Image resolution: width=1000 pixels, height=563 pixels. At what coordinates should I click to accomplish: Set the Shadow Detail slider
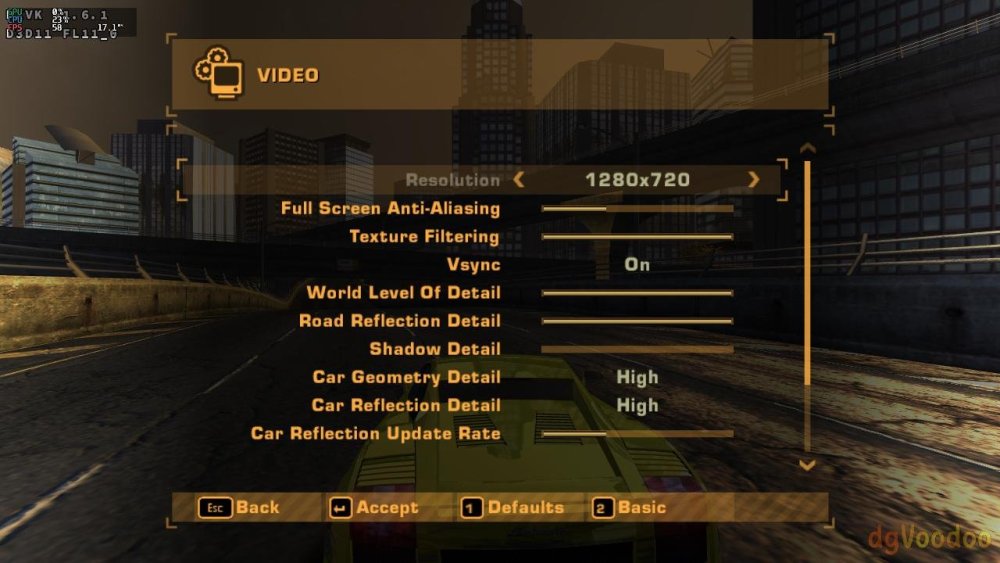coord(637,349)
